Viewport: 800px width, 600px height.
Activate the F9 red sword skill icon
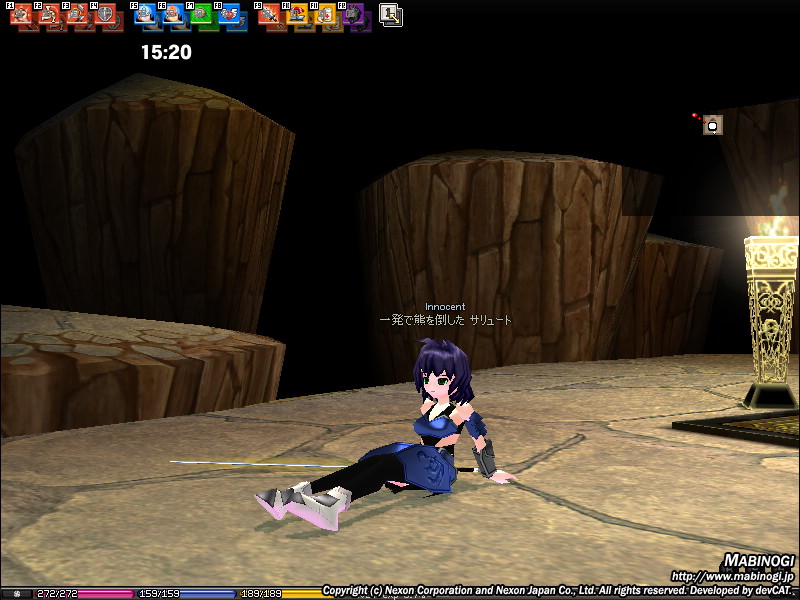[x=270, y=16]
